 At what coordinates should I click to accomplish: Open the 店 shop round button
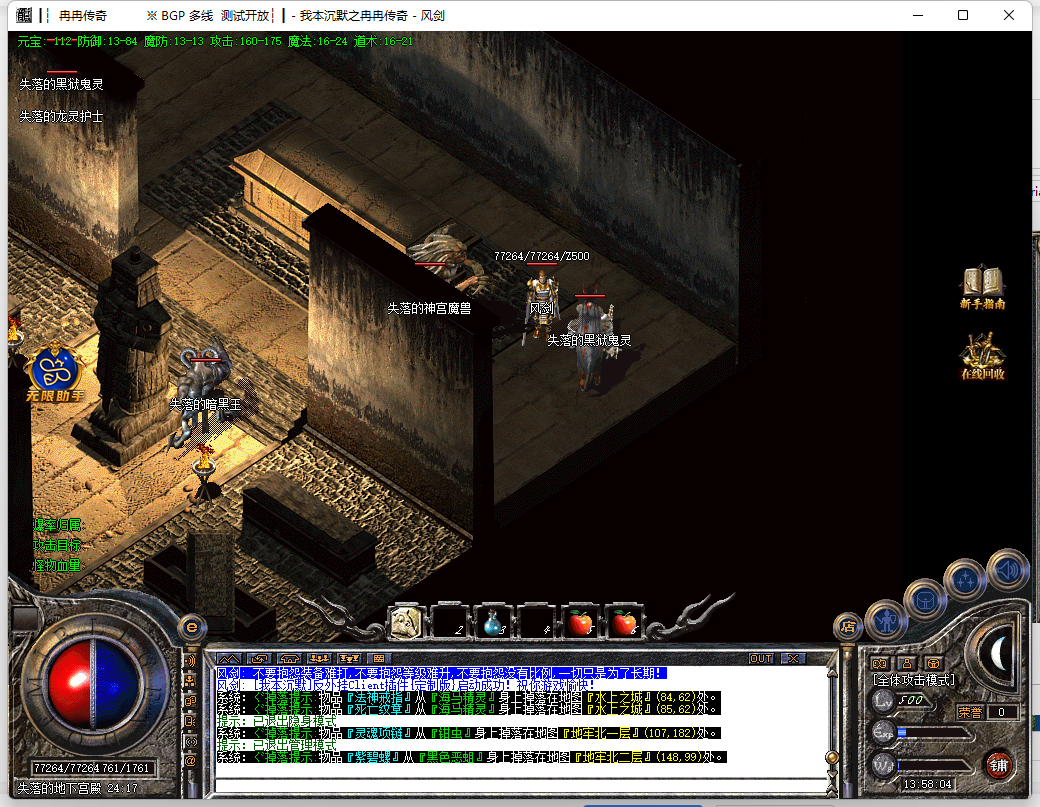coord(848,627)
